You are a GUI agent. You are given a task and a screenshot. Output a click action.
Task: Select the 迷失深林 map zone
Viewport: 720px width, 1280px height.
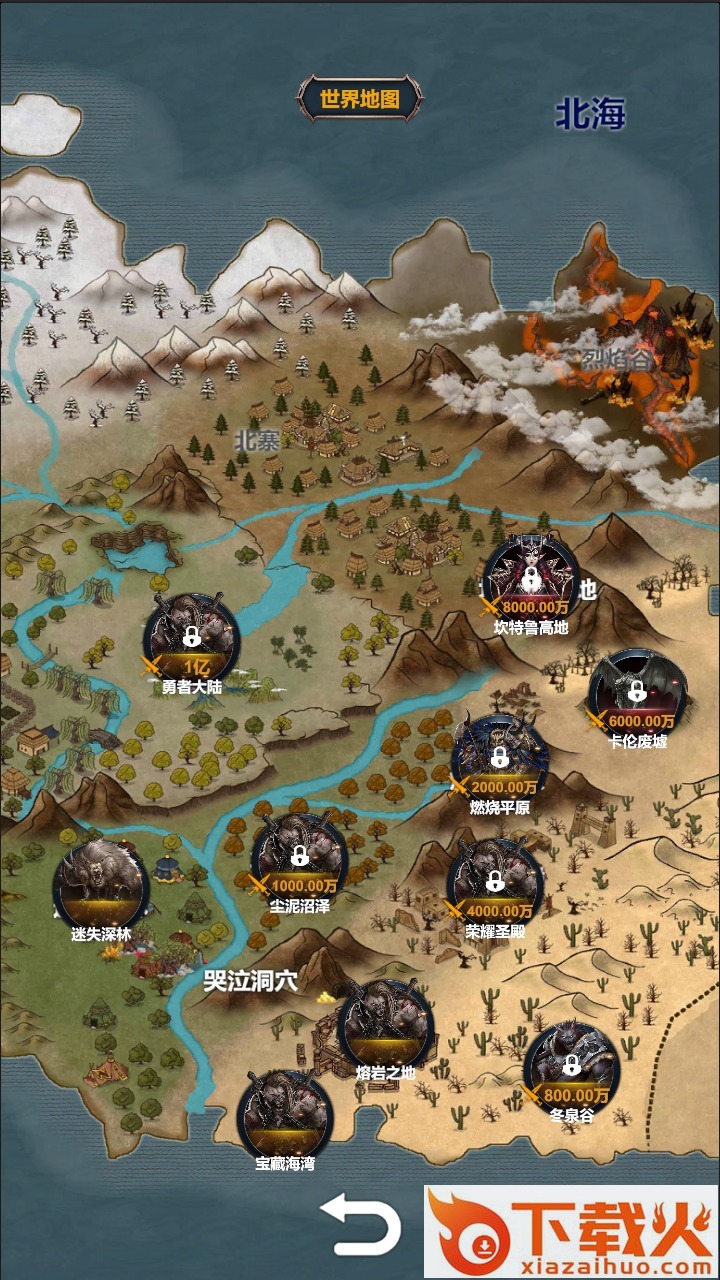[x=101, y=886]
